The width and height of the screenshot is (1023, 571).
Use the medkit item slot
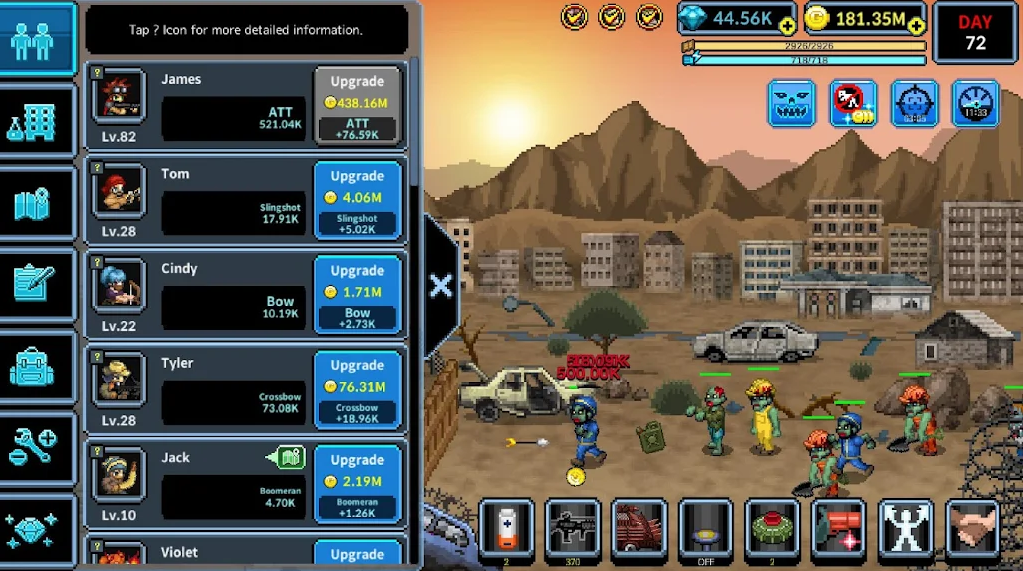506,526
